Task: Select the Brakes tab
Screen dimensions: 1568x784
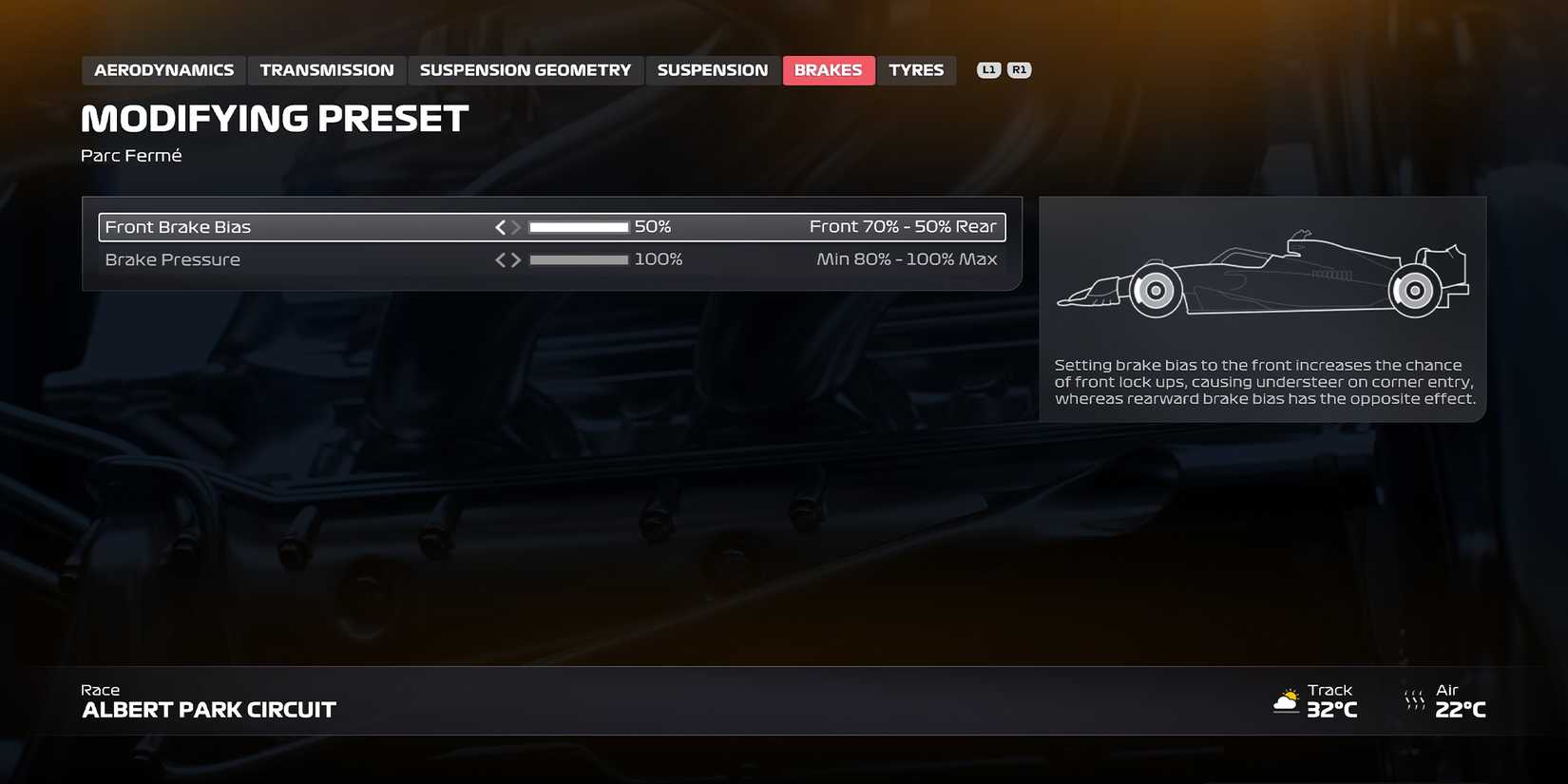Action: (828, 69)
